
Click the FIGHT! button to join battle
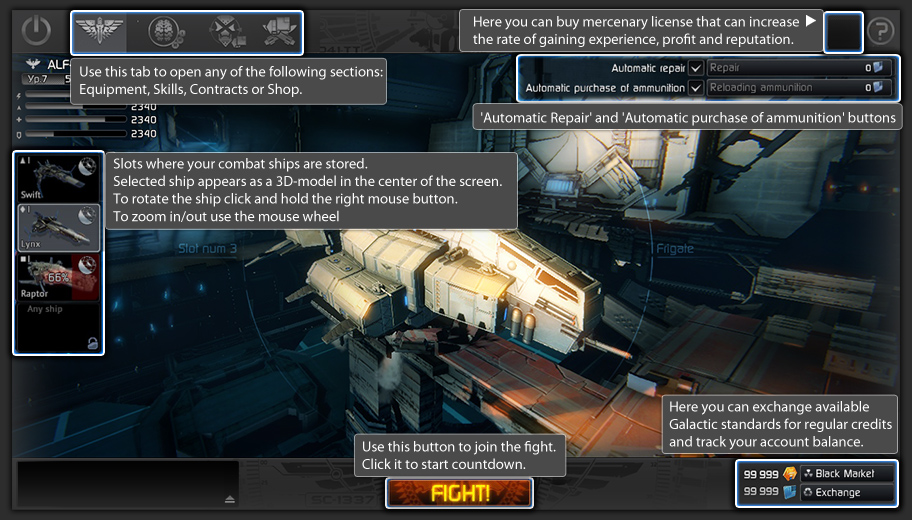coord(459,493)
